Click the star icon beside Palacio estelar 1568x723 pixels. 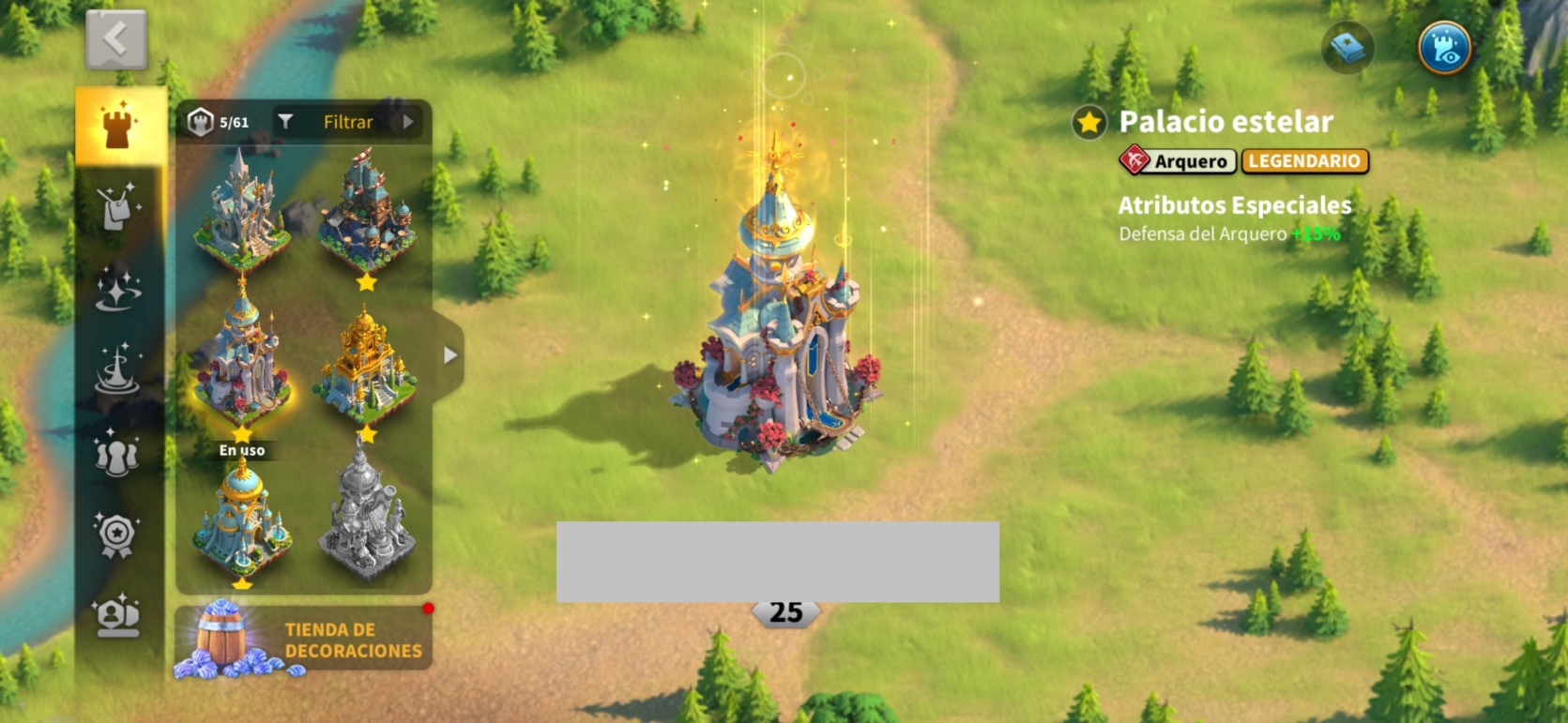pyautogui.click(x=1089, y=122)
